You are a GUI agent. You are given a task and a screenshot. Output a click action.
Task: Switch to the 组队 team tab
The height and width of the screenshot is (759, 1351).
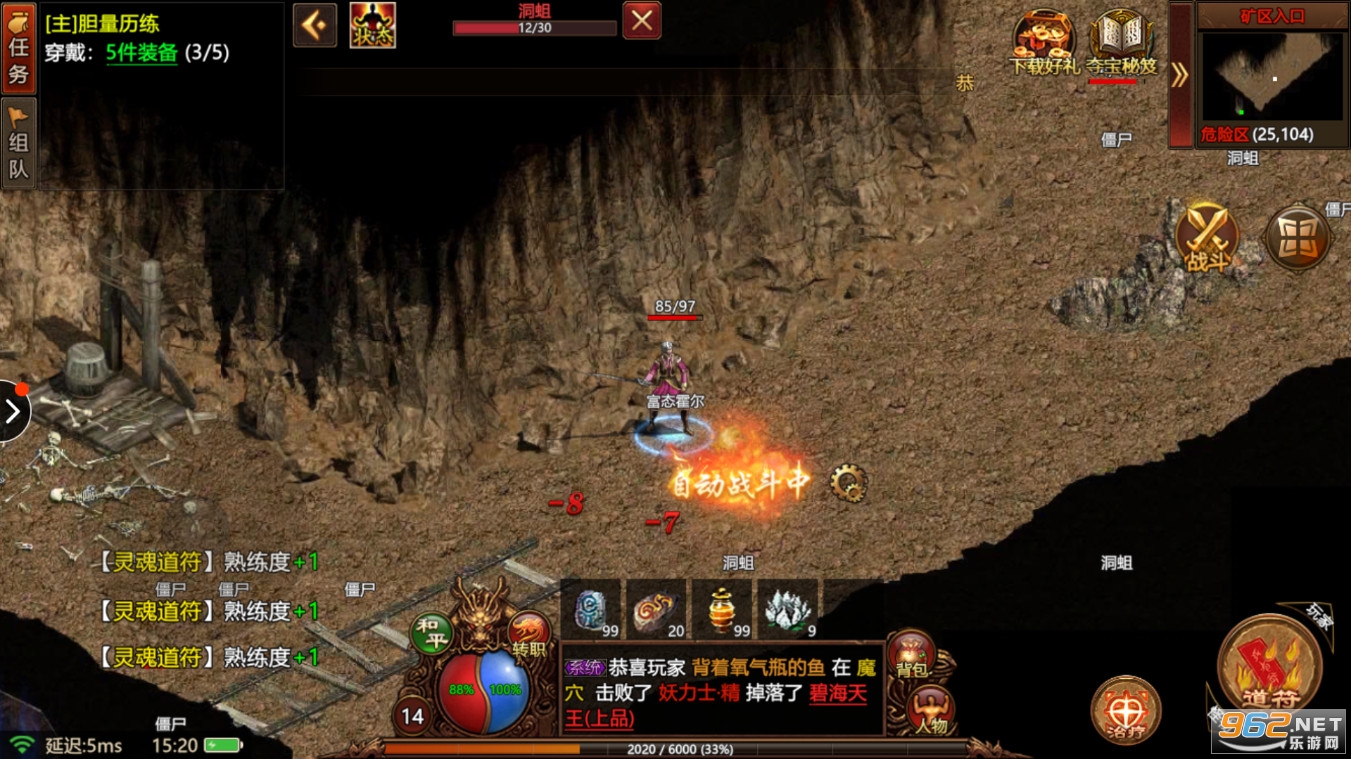(19, 143)
